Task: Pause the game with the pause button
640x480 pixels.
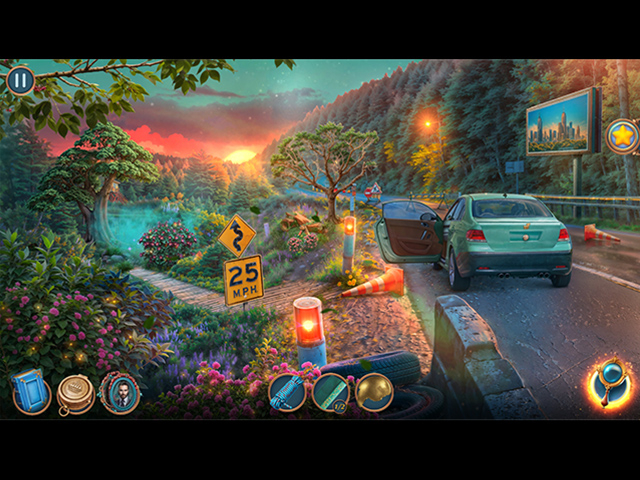Action: (20, 80)
